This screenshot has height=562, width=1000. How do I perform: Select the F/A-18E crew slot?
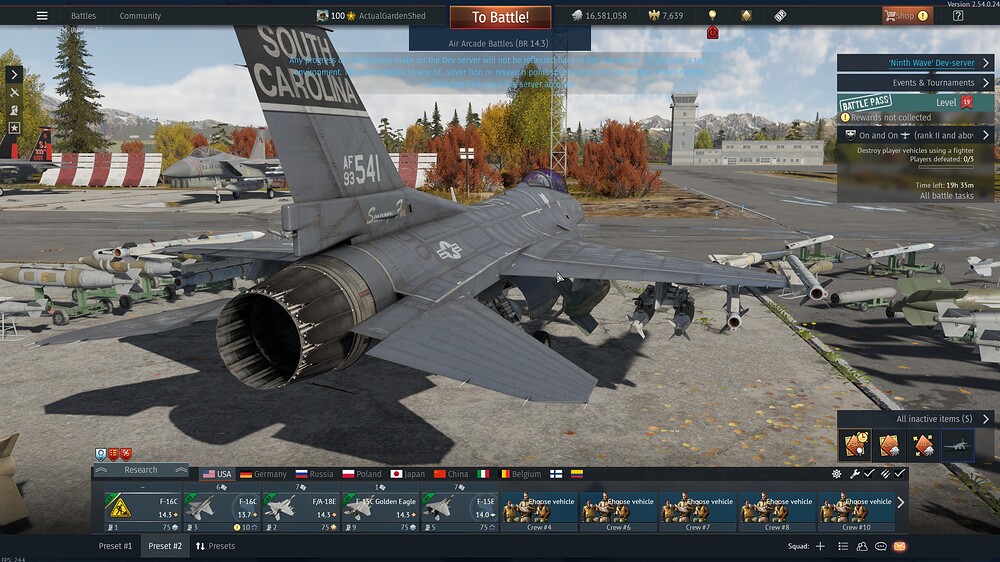(299, 507)
